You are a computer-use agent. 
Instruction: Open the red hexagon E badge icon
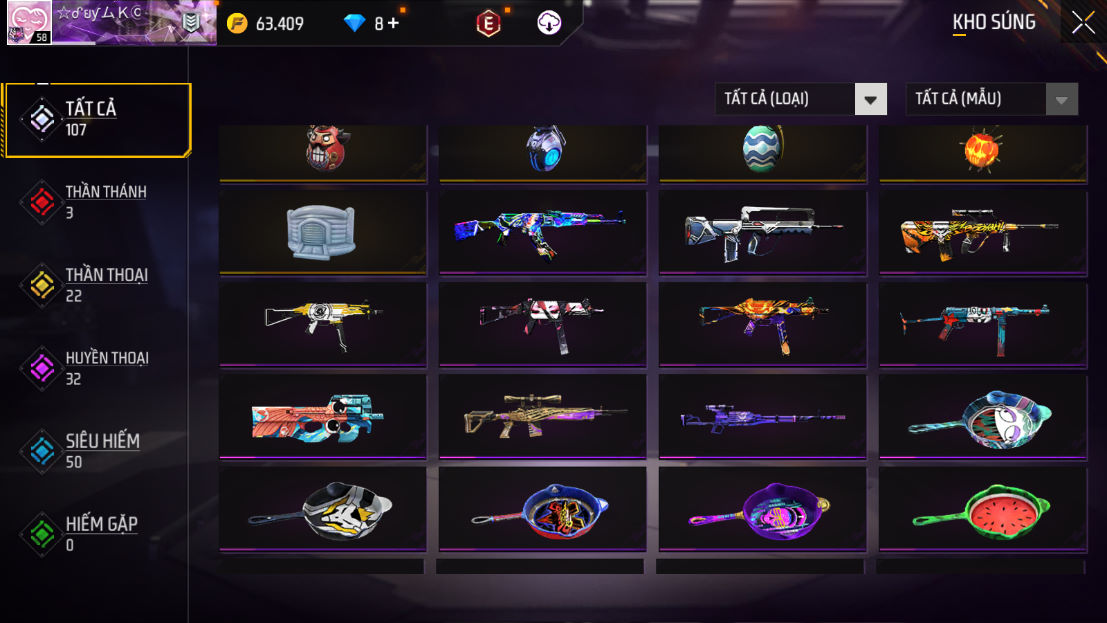488,23
